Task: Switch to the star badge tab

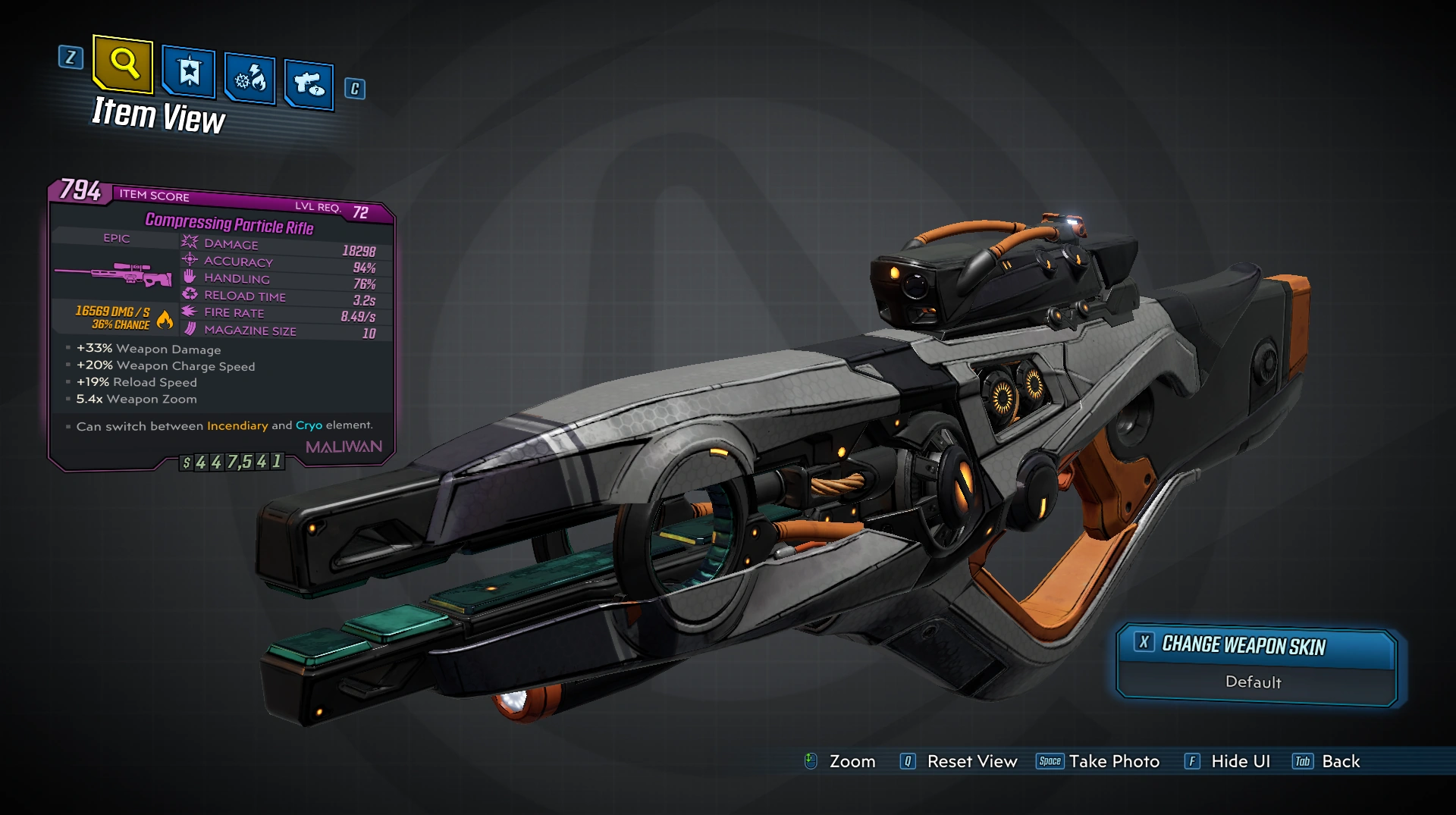Action: coord(189,73)
